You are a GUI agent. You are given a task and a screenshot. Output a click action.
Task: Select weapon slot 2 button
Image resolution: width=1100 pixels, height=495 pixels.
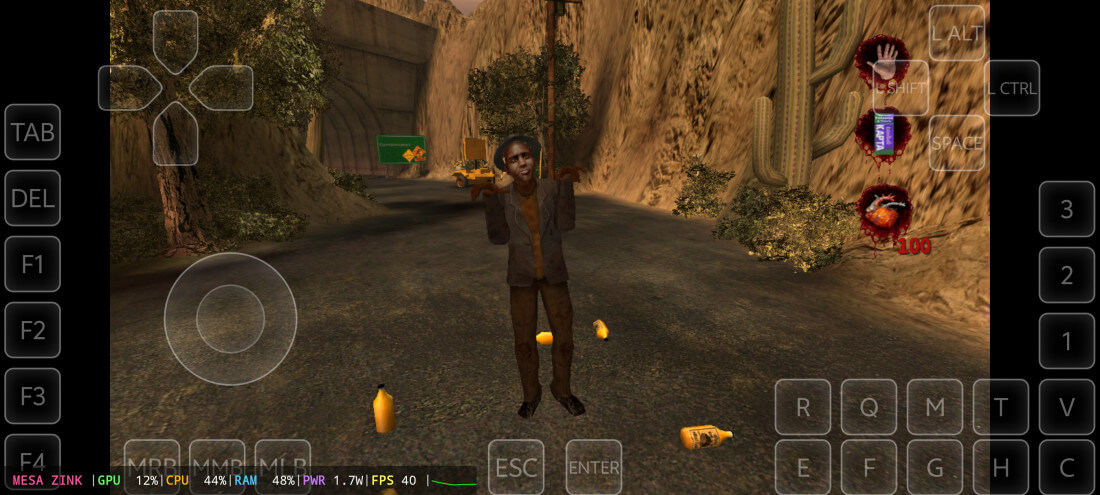pos(1067,275)
